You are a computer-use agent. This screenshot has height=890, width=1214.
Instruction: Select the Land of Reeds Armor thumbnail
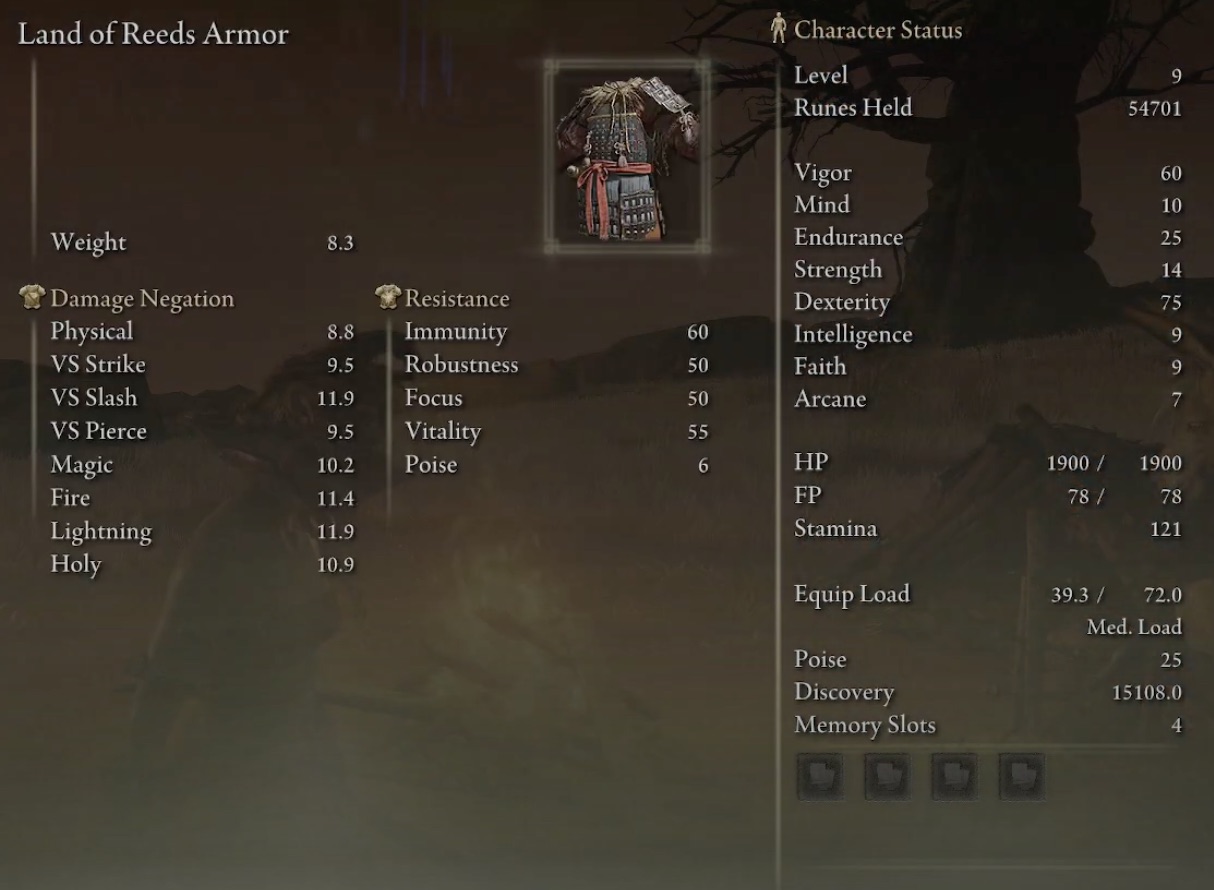(x=628, y=157)
